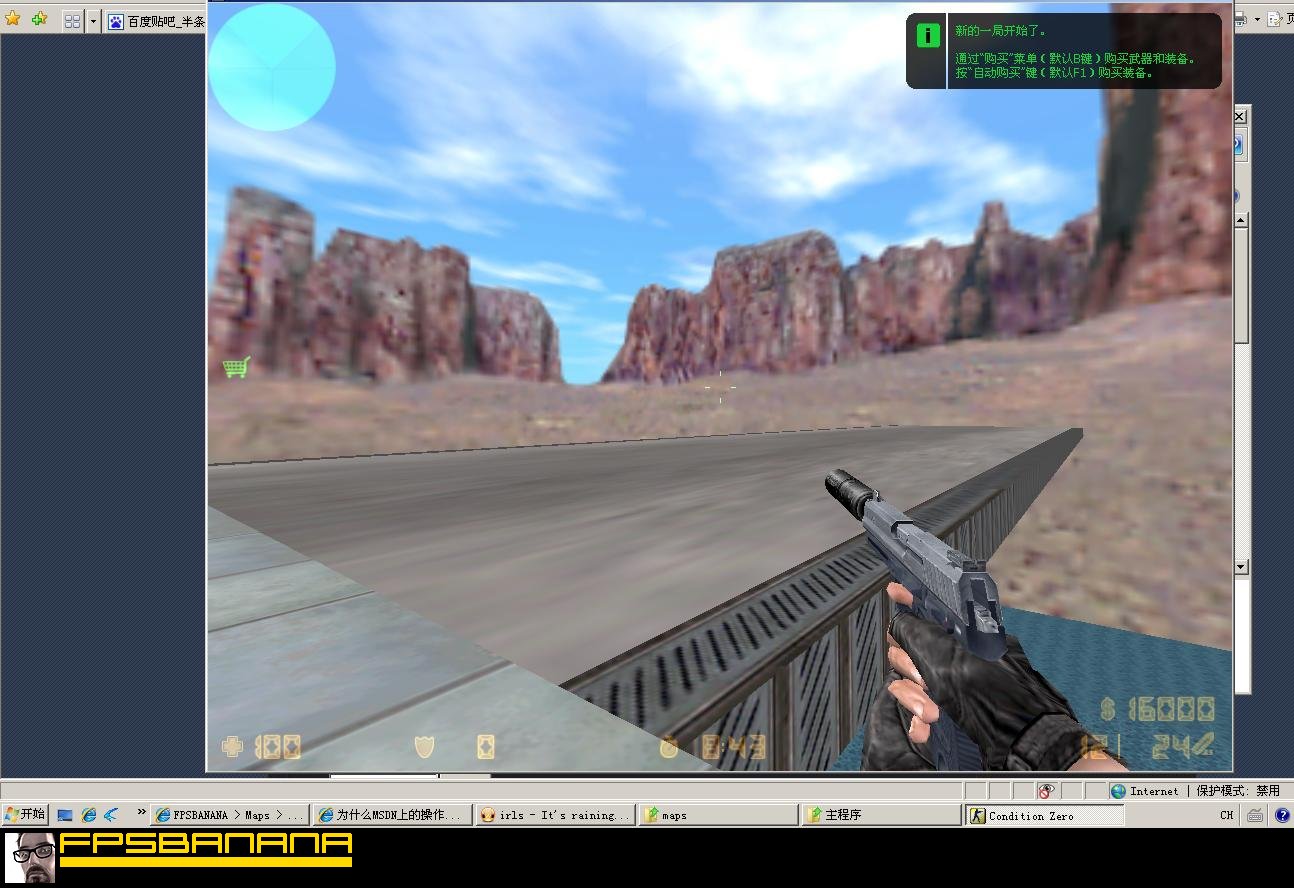Toggle Show Desktop in quick launch

(x=65, y=813)
